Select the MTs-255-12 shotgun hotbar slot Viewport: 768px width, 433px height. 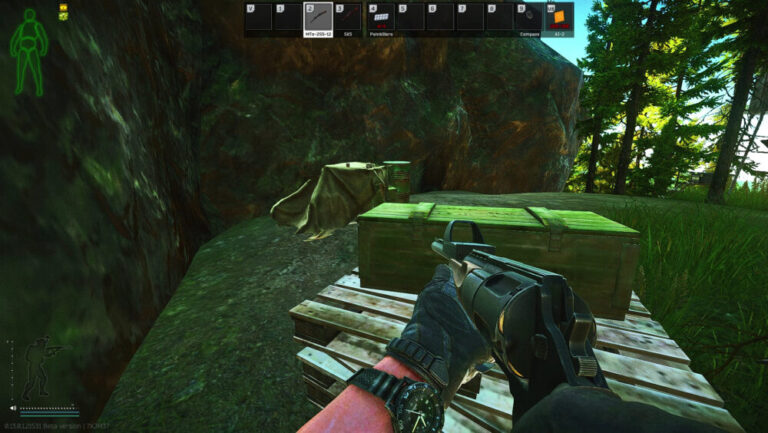[x=318, y=18]
